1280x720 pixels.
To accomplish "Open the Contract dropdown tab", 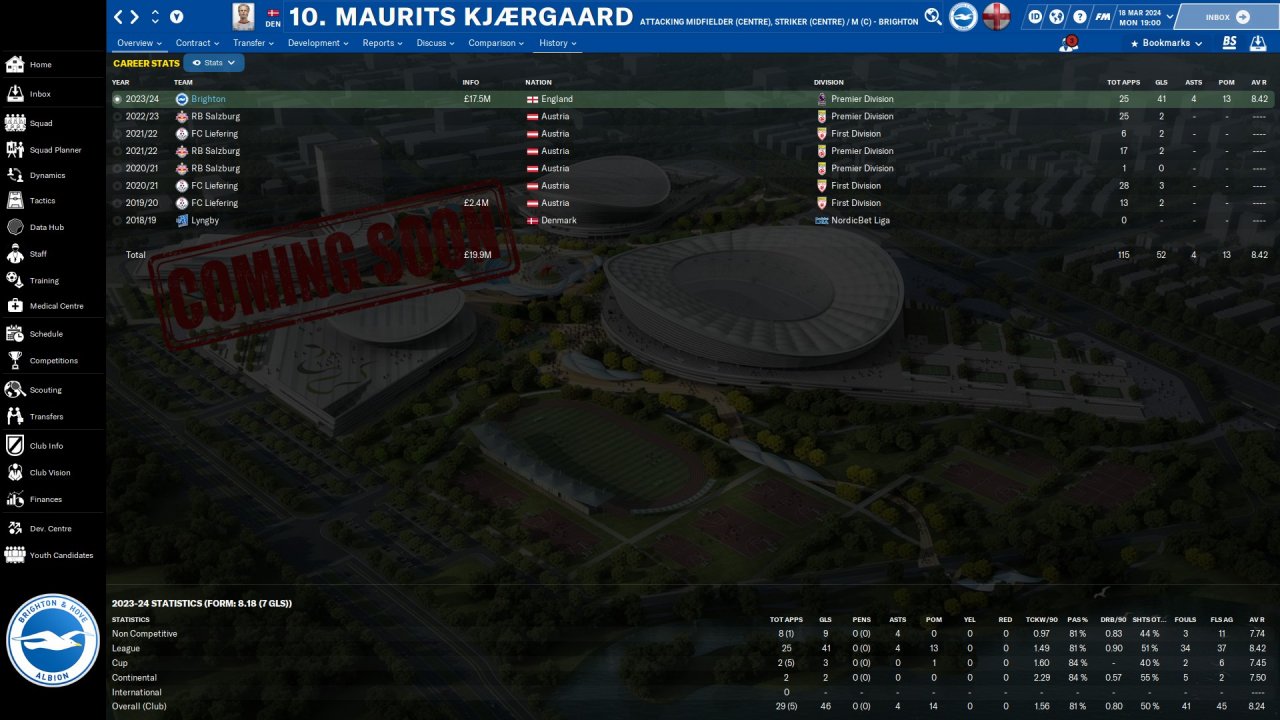I will (x=197, y=44).
